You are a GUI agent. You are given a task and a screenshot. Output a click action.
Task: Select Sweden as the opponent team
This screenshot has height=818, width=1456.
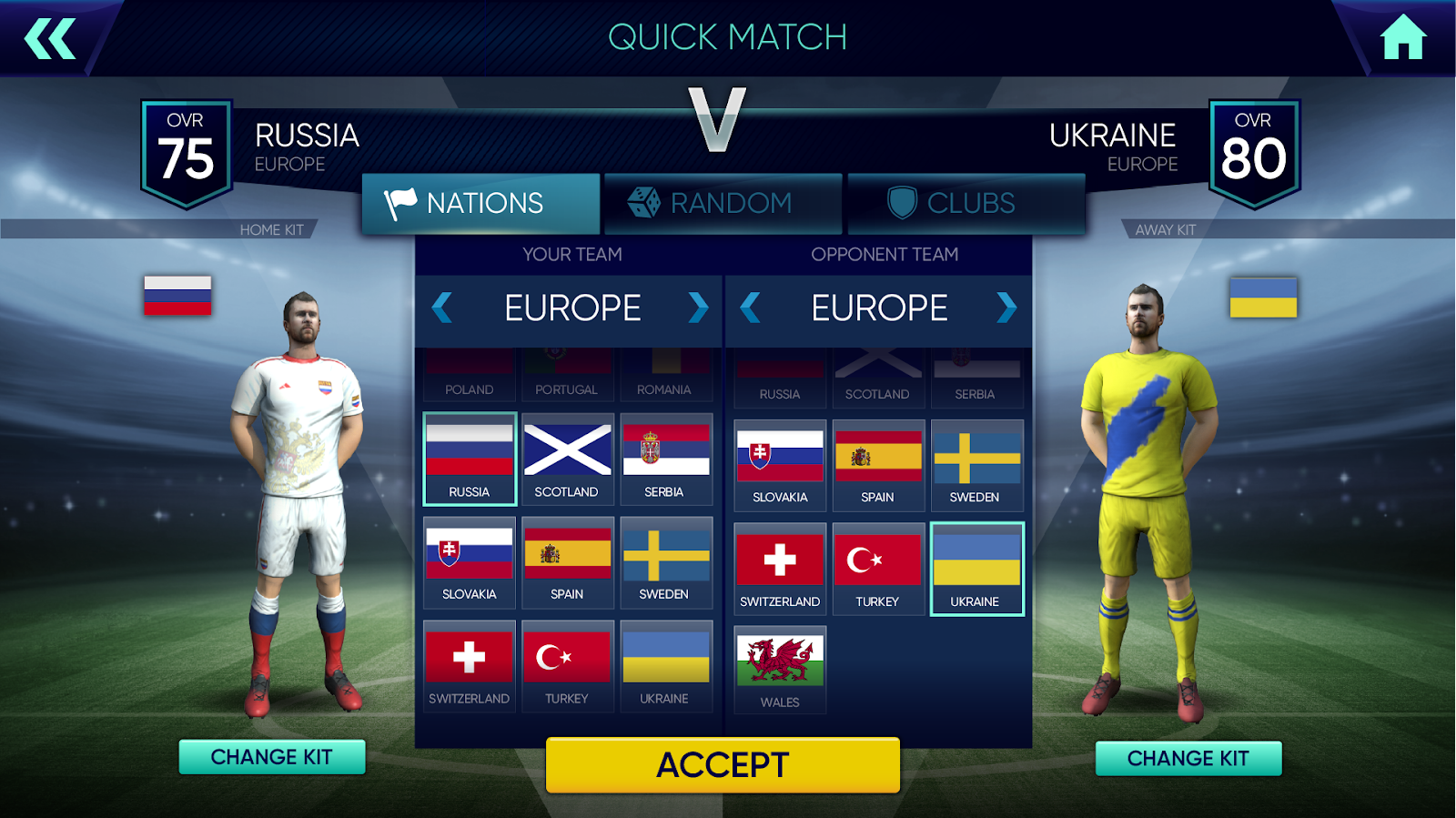(x=976, y=465)
